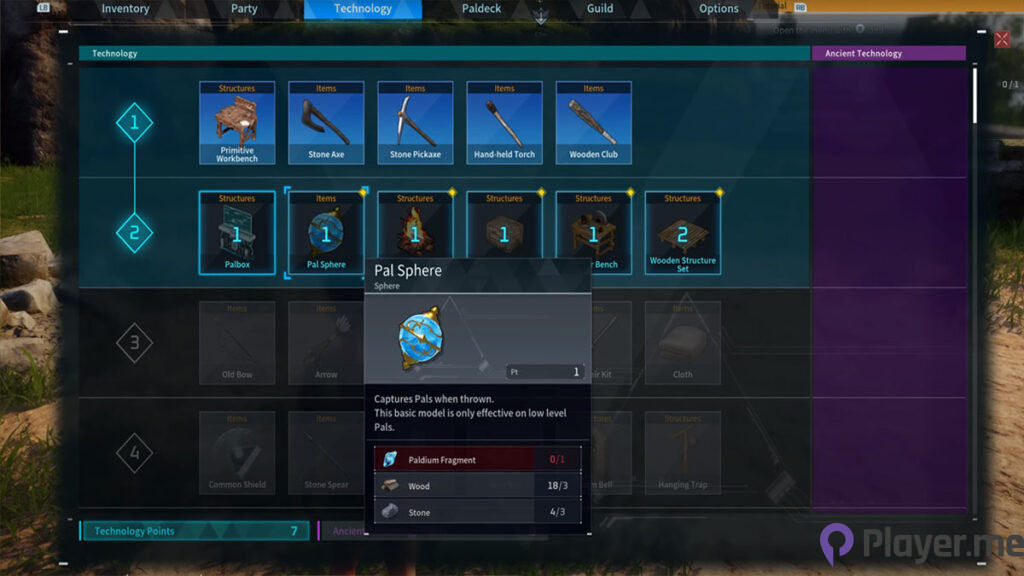Viewport: 1024px width, 576px height.
Task: Select the Stone Pickaxe technology
Action: coord(415,123)
